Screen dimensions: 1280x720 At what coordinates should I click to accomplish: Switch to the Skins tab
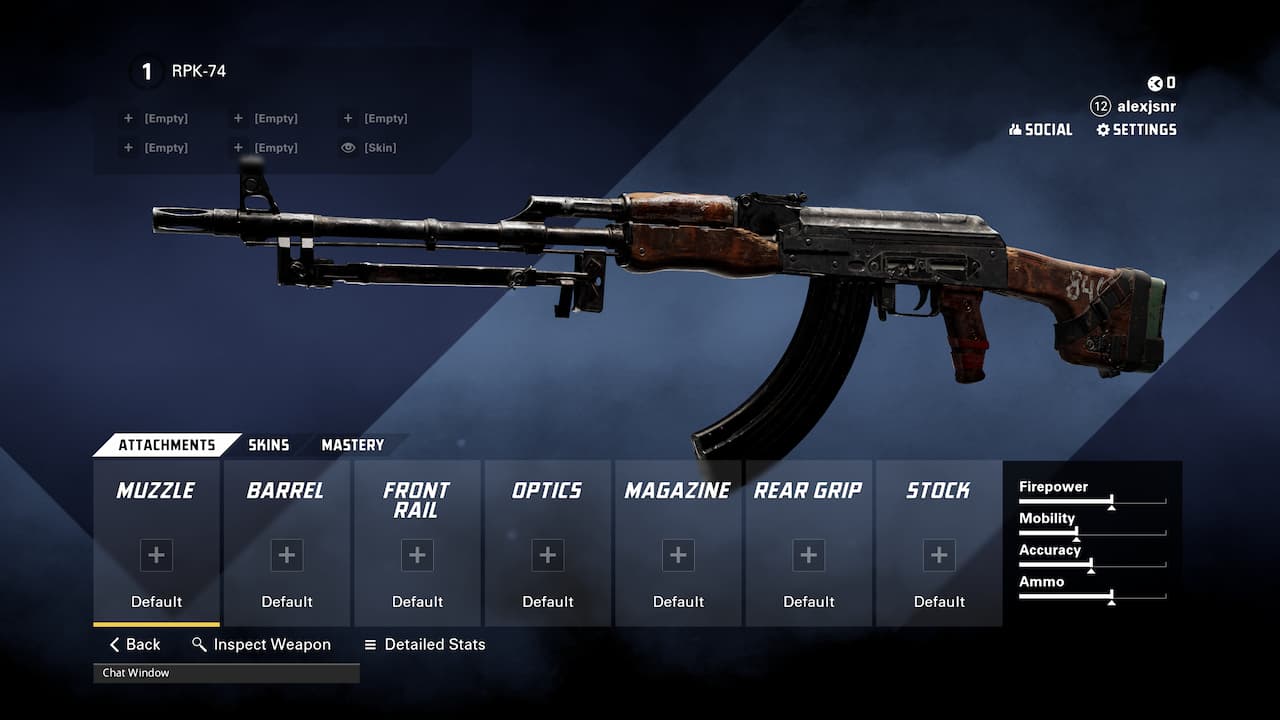pos(268,445)
